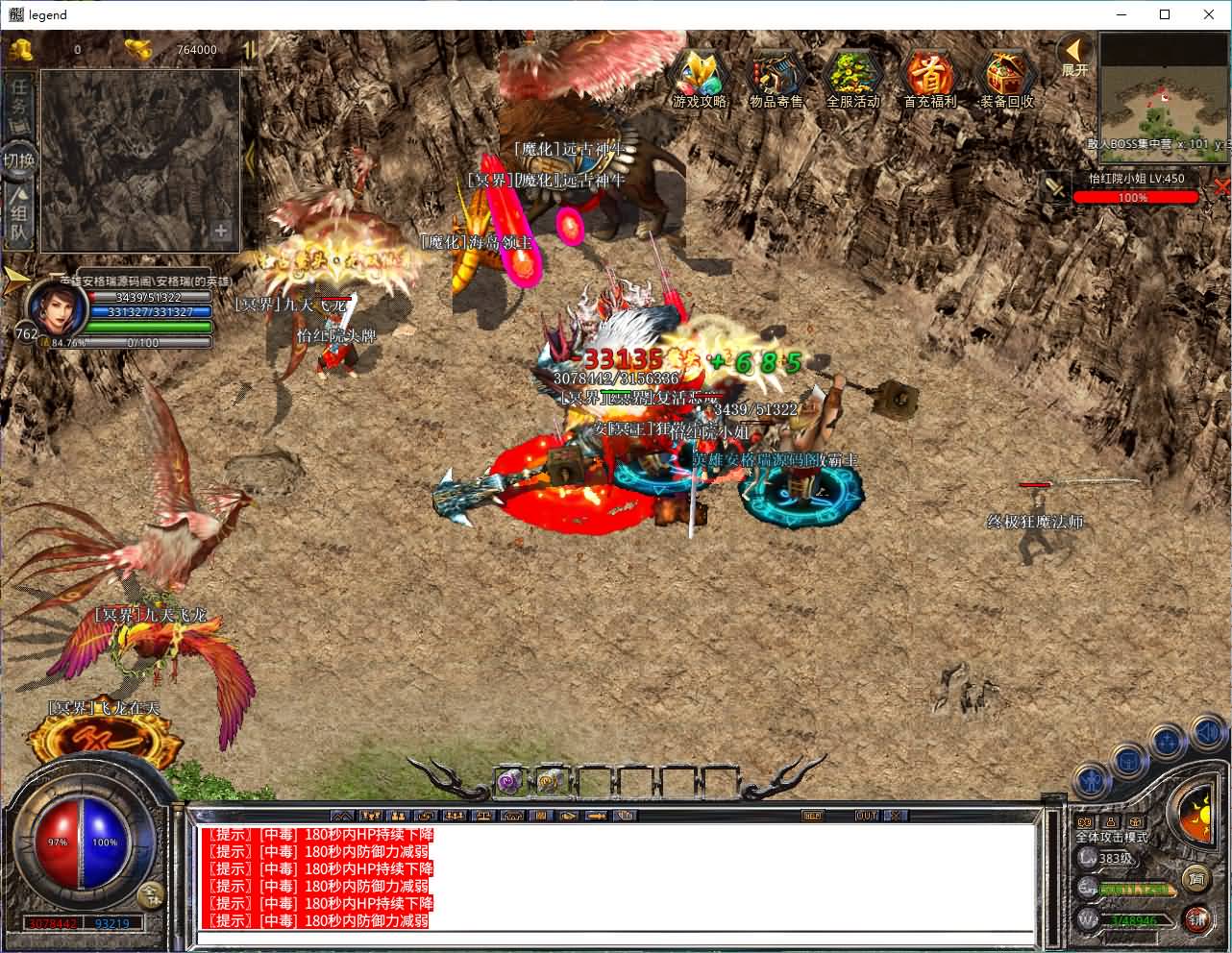The height and width of the screenshot is (953, 1232).
Task: Open the 装备回收 equipment recycling
Action: pyautogui.click(x=1006, y=75)
